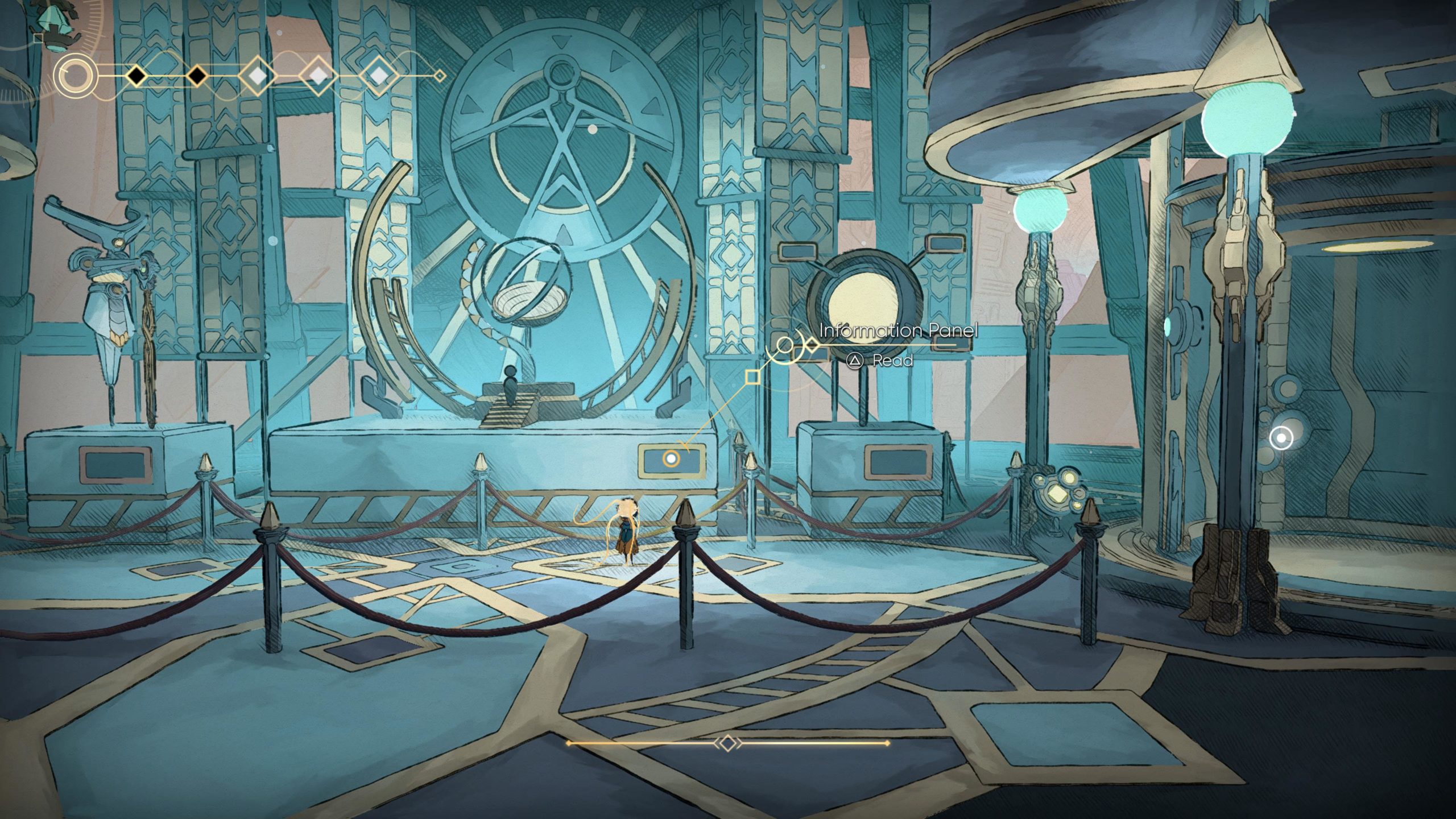Viewport: 1456px width, 819px height.
Task: Click the large ring starting the progress track
Action: [x=76, y=75]
